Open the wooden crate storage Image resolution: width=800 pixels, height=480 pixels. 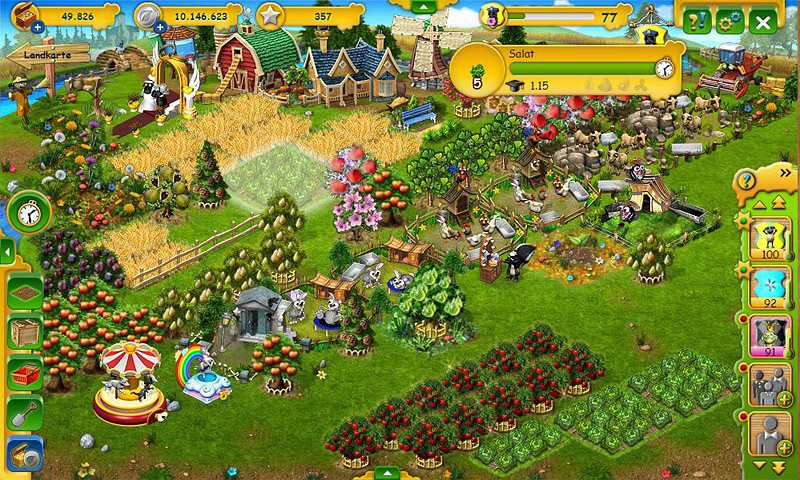pyautogui.click(x=25, y=332)
